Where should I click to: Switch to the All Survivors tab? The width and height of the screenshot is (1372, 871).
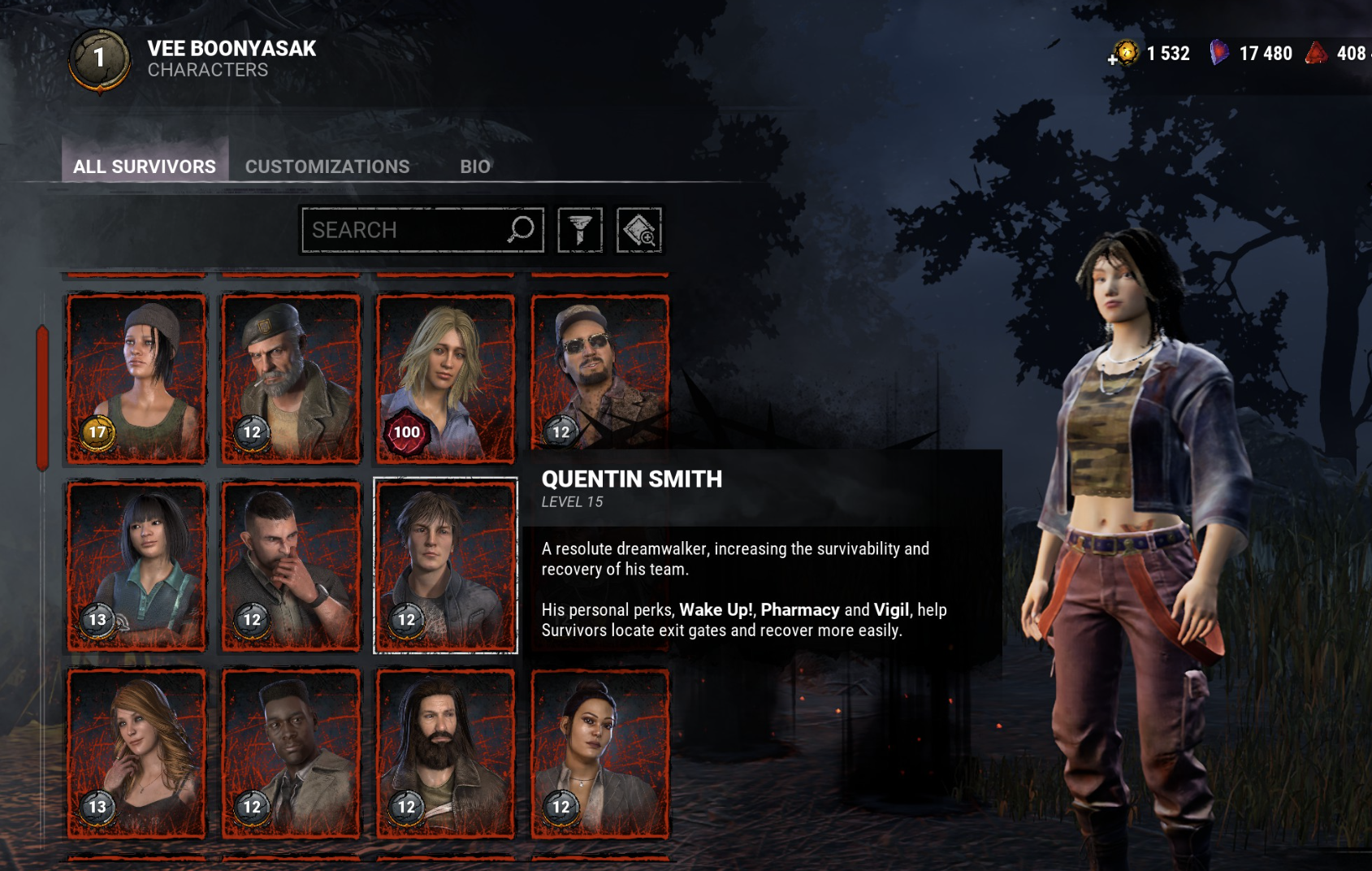145,166
